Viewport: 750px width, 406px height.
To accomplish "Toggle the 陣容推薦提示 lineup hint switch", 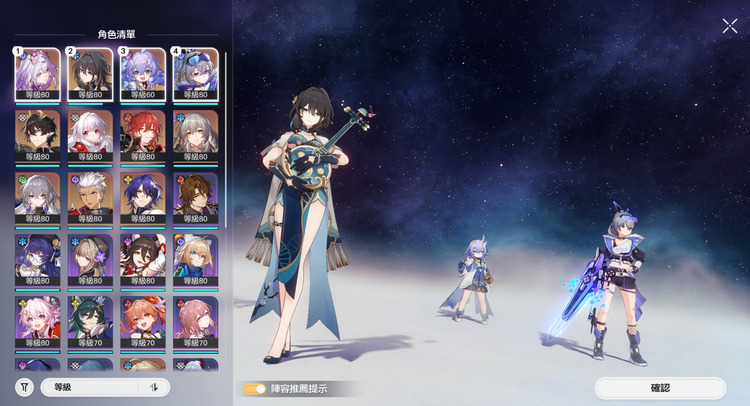I will pyautogui.click(x=256, y=389).
